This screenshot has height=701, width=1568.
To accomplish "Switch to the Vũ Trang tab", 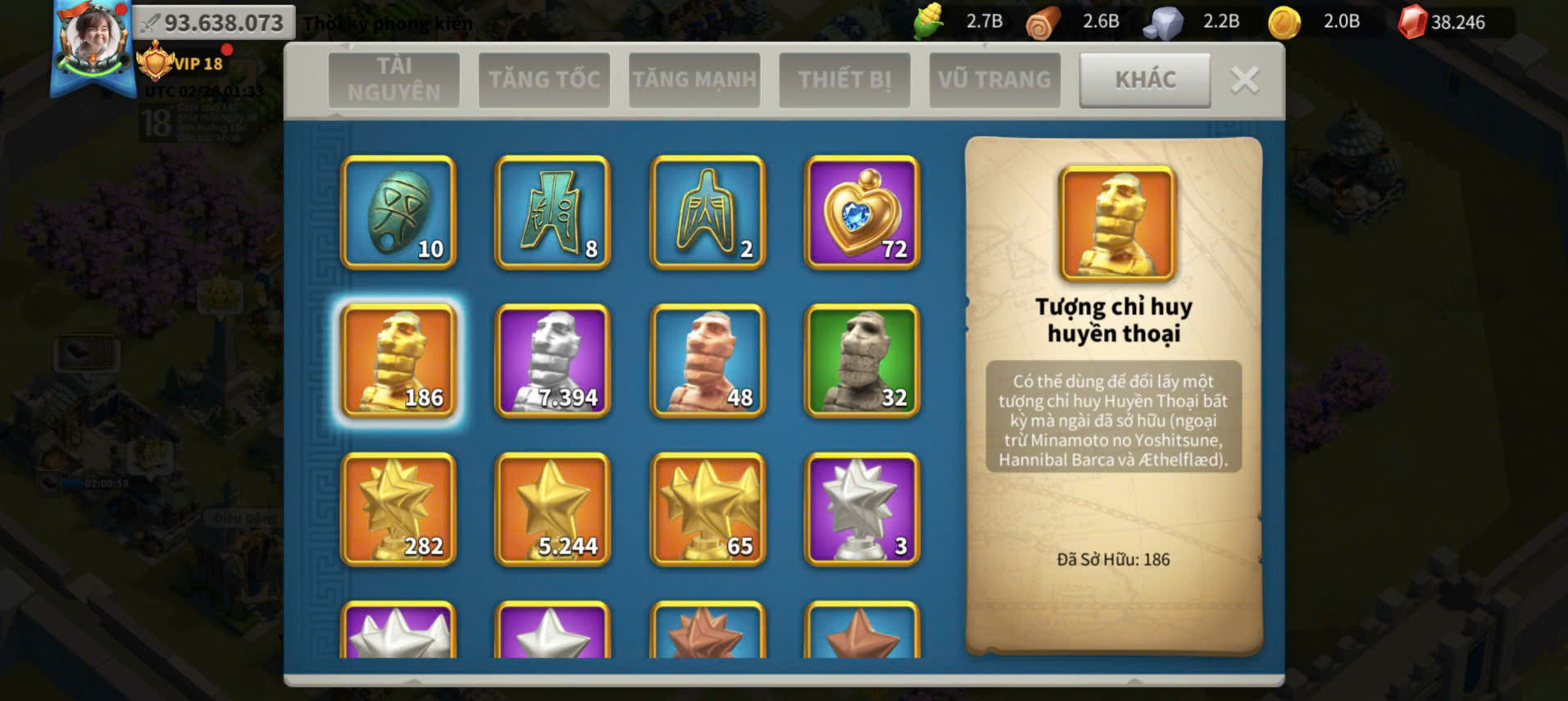I will tap(994, 80).
